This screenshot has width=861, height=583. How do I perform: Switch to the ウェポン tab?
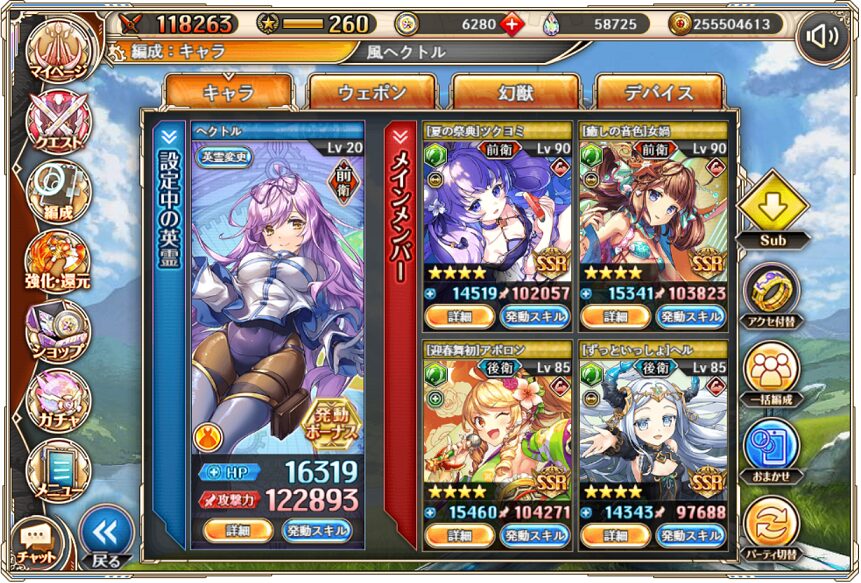tap(372, 92)
